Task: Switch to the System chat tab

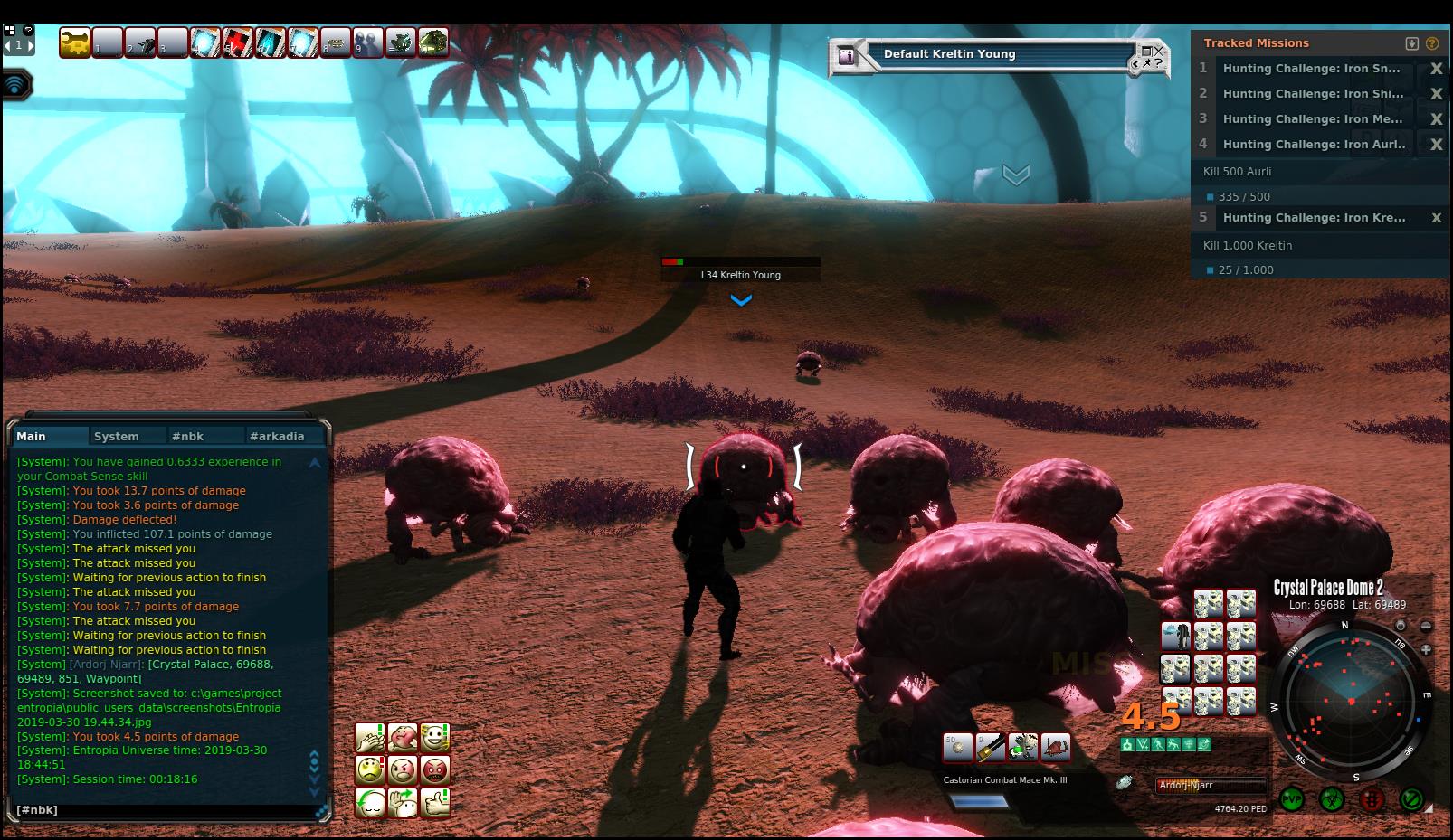Action: (x=117, y=436)
